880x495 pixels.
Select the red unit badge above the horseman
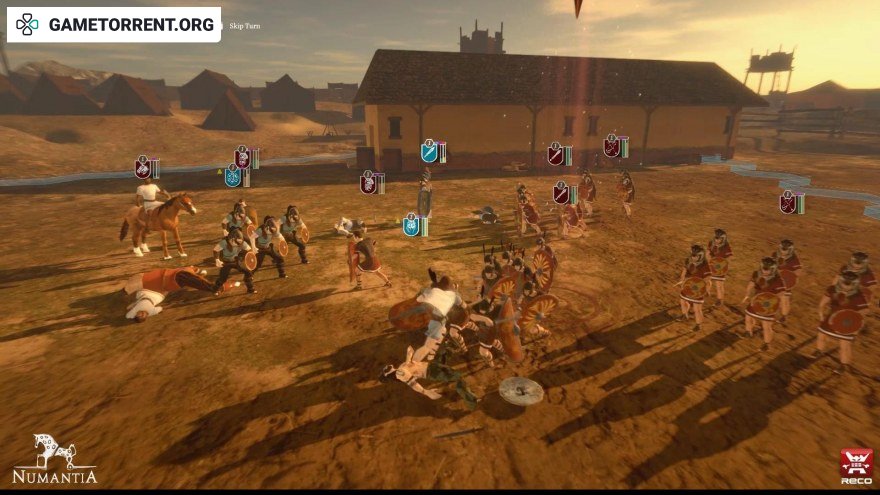pyautogui.click(x=143, y=167)
